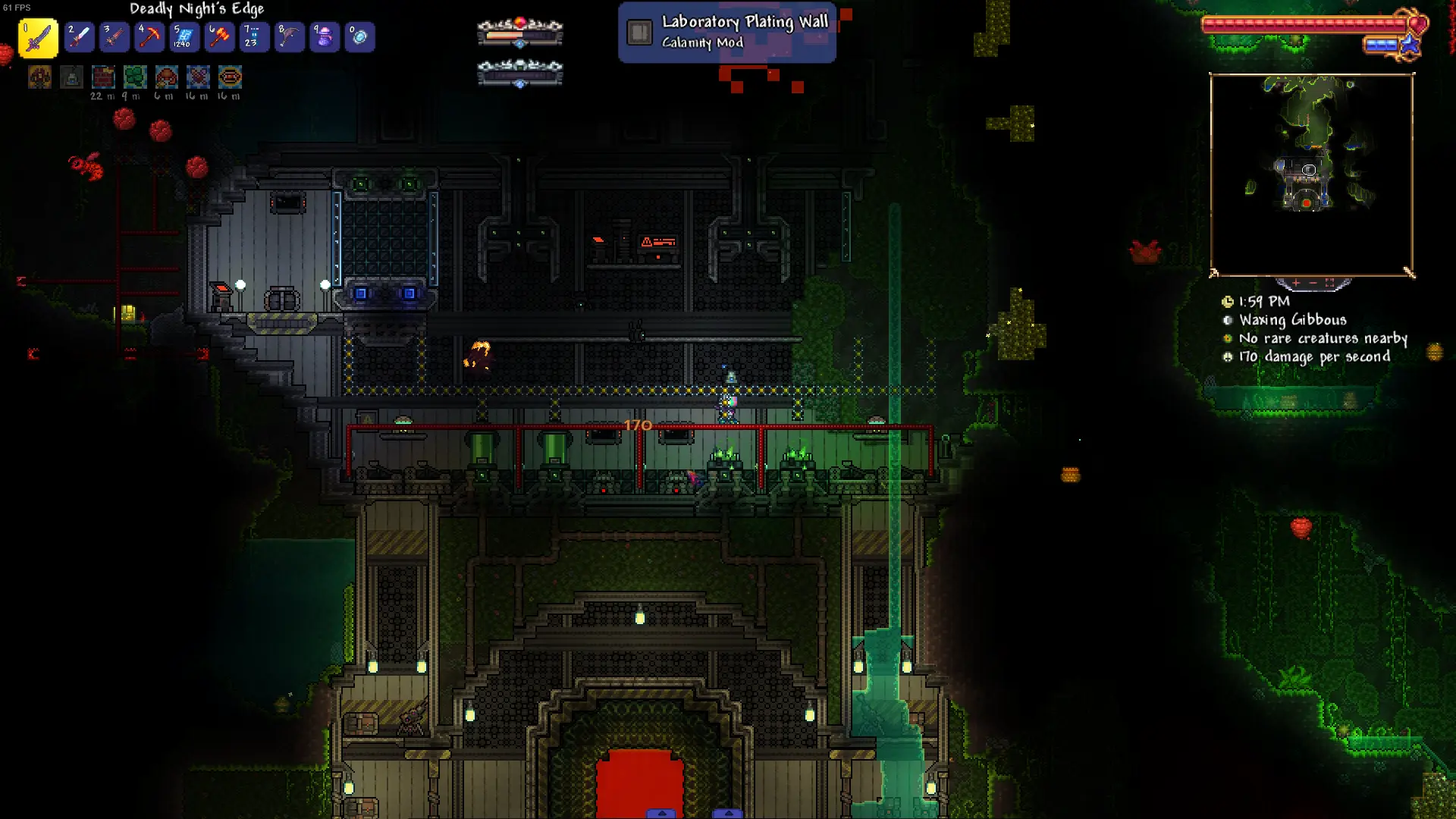Click the first buff icon with dark creature
This screenshot has width=1456, height=819.
40,77
